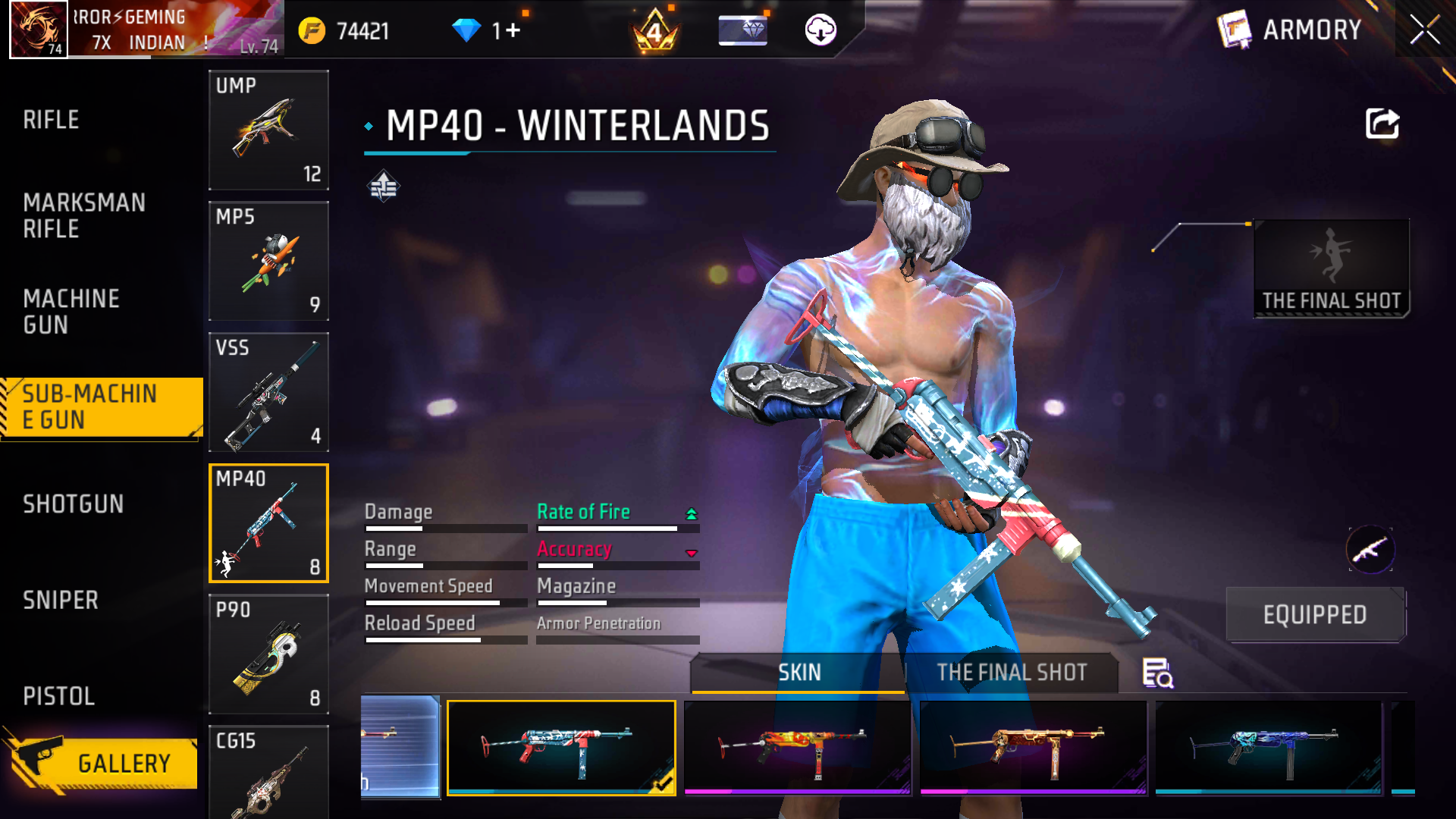Viewport: 1456px width, 819px height.
Task: Select the SNIPER weapon category
Action: (62, 601)
